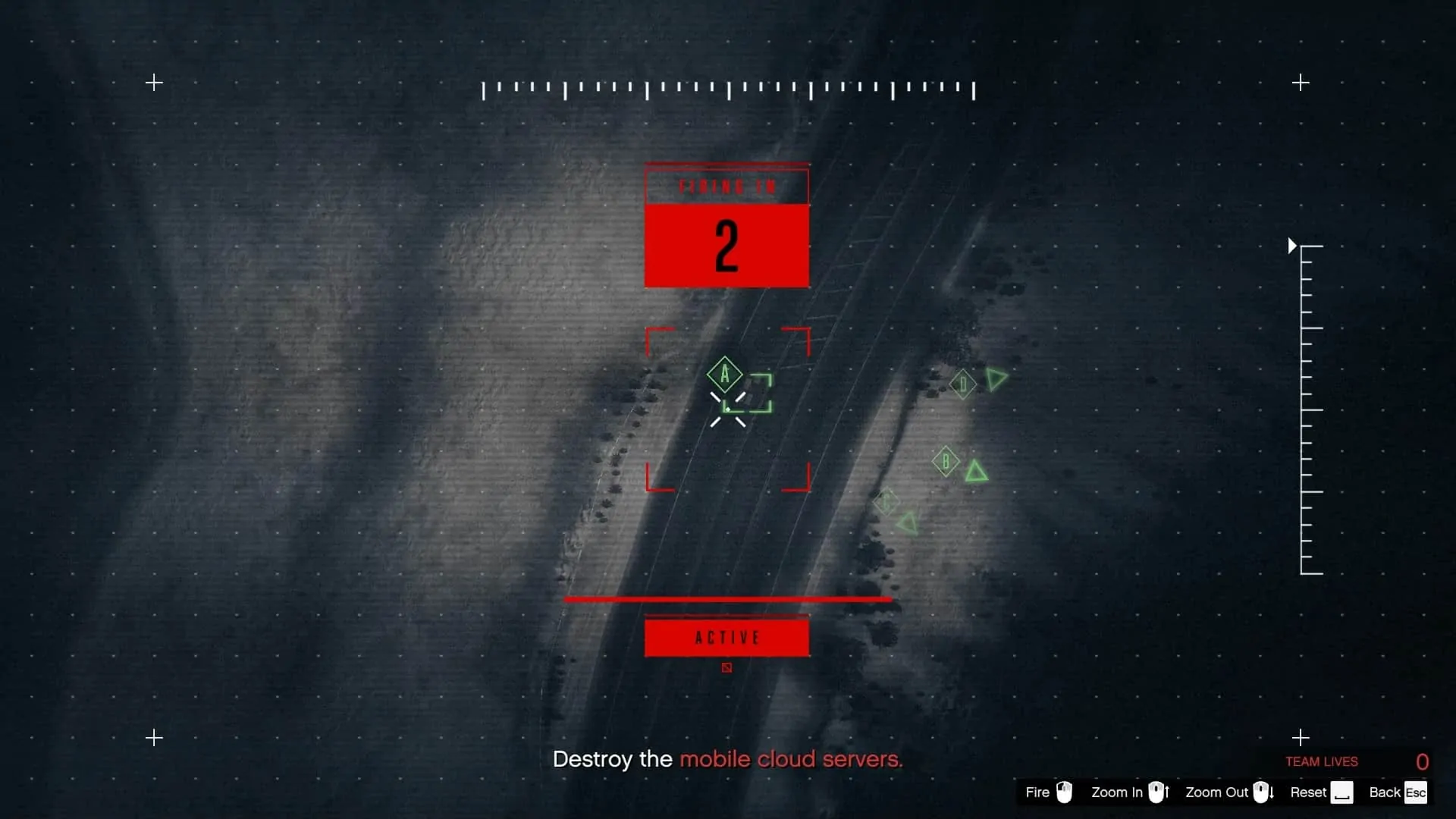
Task: Select the marker A diamond icon
Action: pyautogui.click(x=725, y=373)
